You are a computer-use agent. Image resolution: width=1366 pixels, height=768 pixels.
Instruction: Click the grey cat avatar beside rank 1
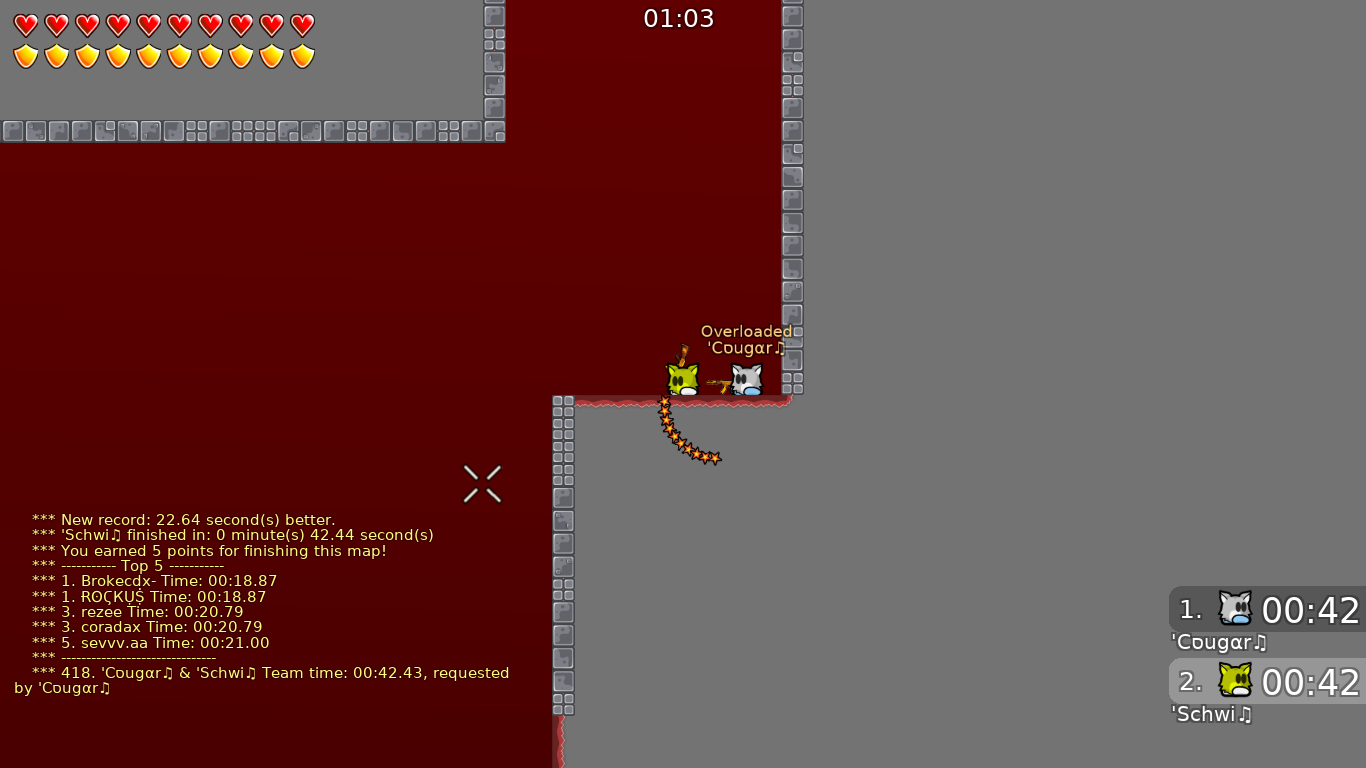coord(1235,609)
